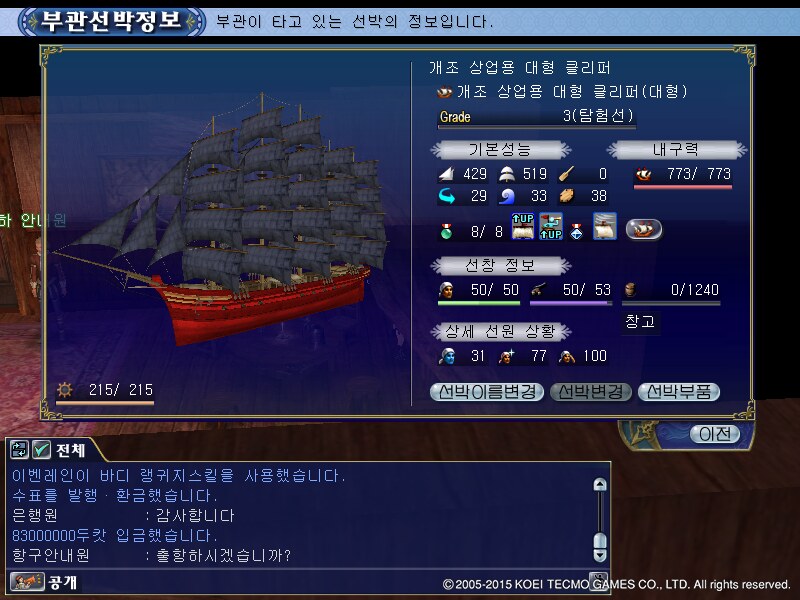Screen dimensions: 800x600
Task: Select the first sail UP skill icon
Action: click(524, 228)
